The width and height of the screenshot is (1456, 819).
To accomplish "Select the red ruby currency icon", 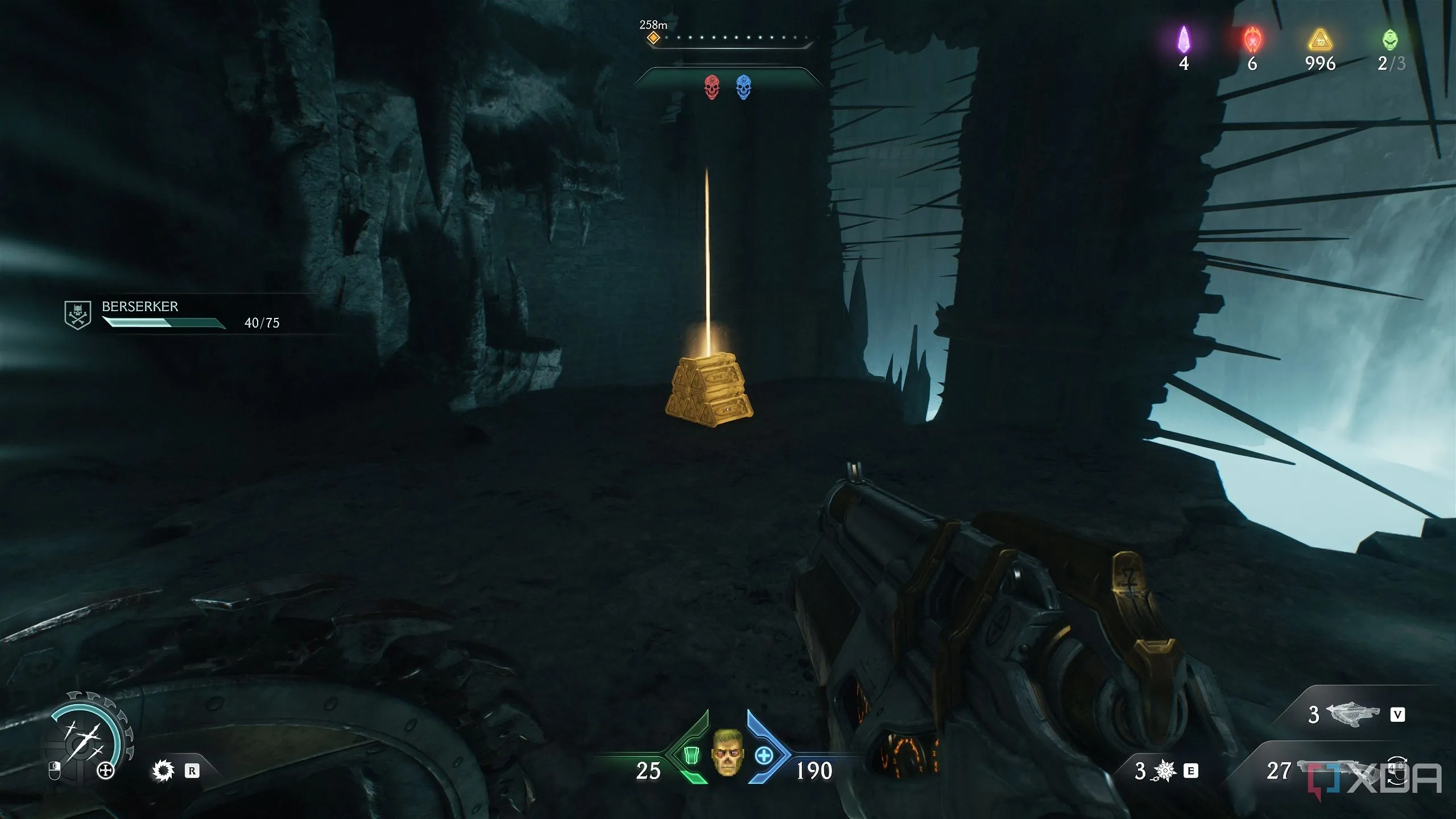I will tap(1252, 40).
